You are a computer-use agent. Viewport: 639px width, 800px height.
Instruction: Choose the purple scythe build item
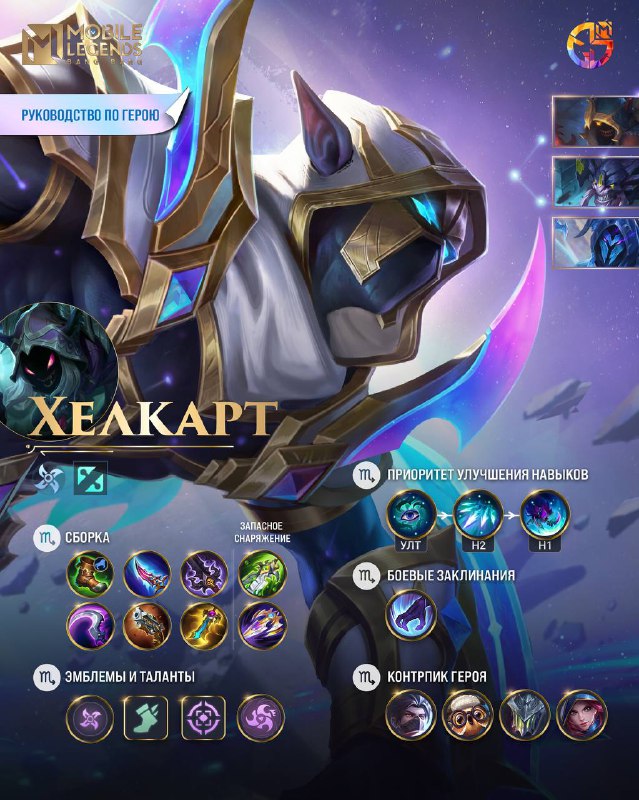point(89,627)
